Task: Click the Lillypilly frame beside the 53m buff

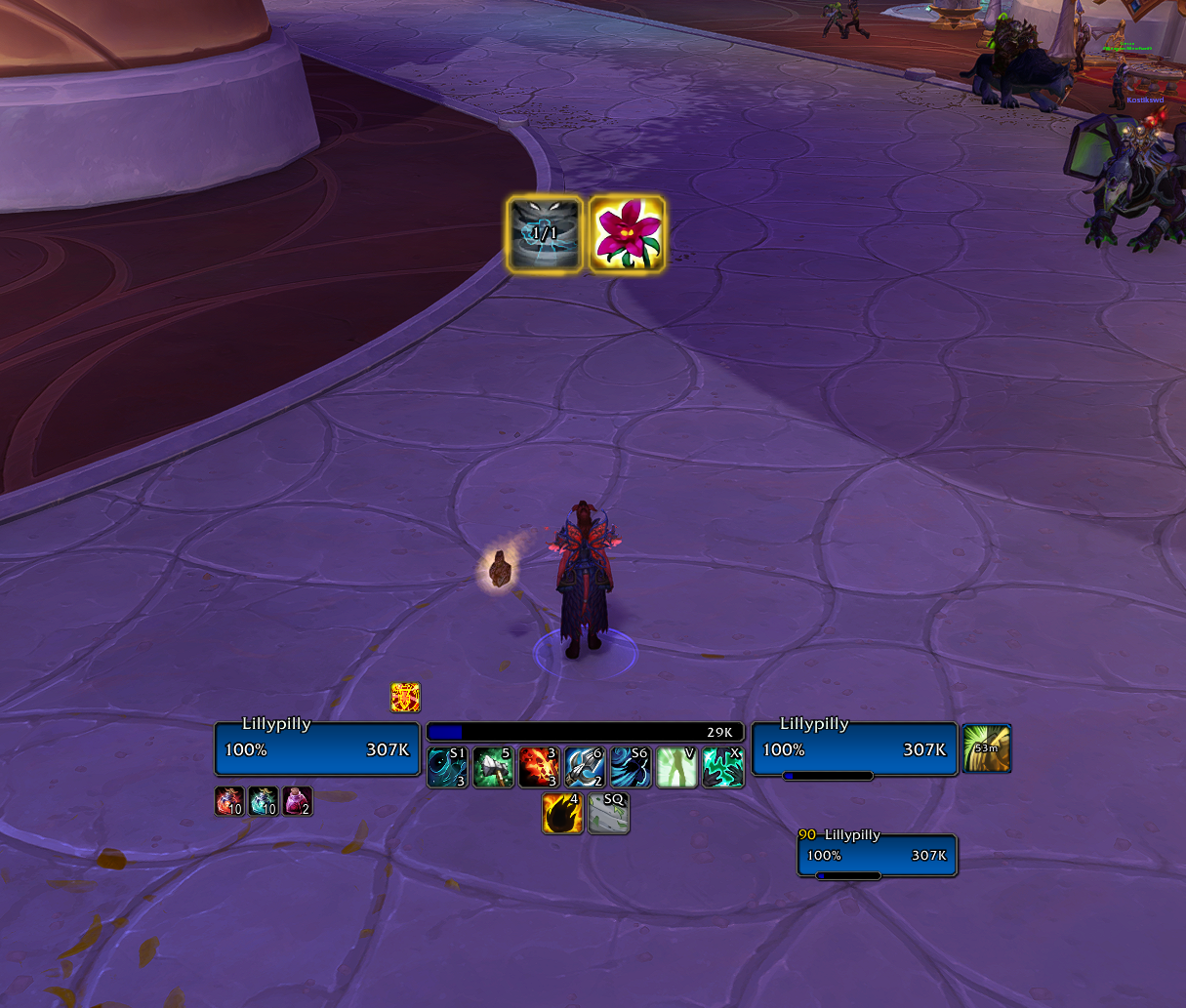Action: coord(854,749)
